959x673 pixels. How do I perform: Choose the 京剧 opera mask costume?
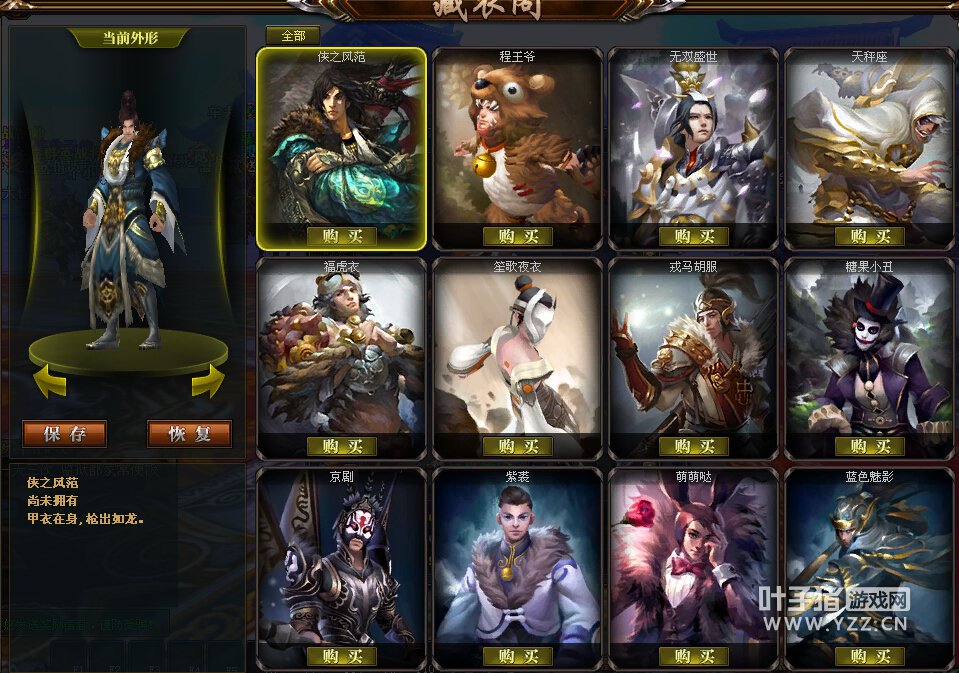tap(341, 560)
